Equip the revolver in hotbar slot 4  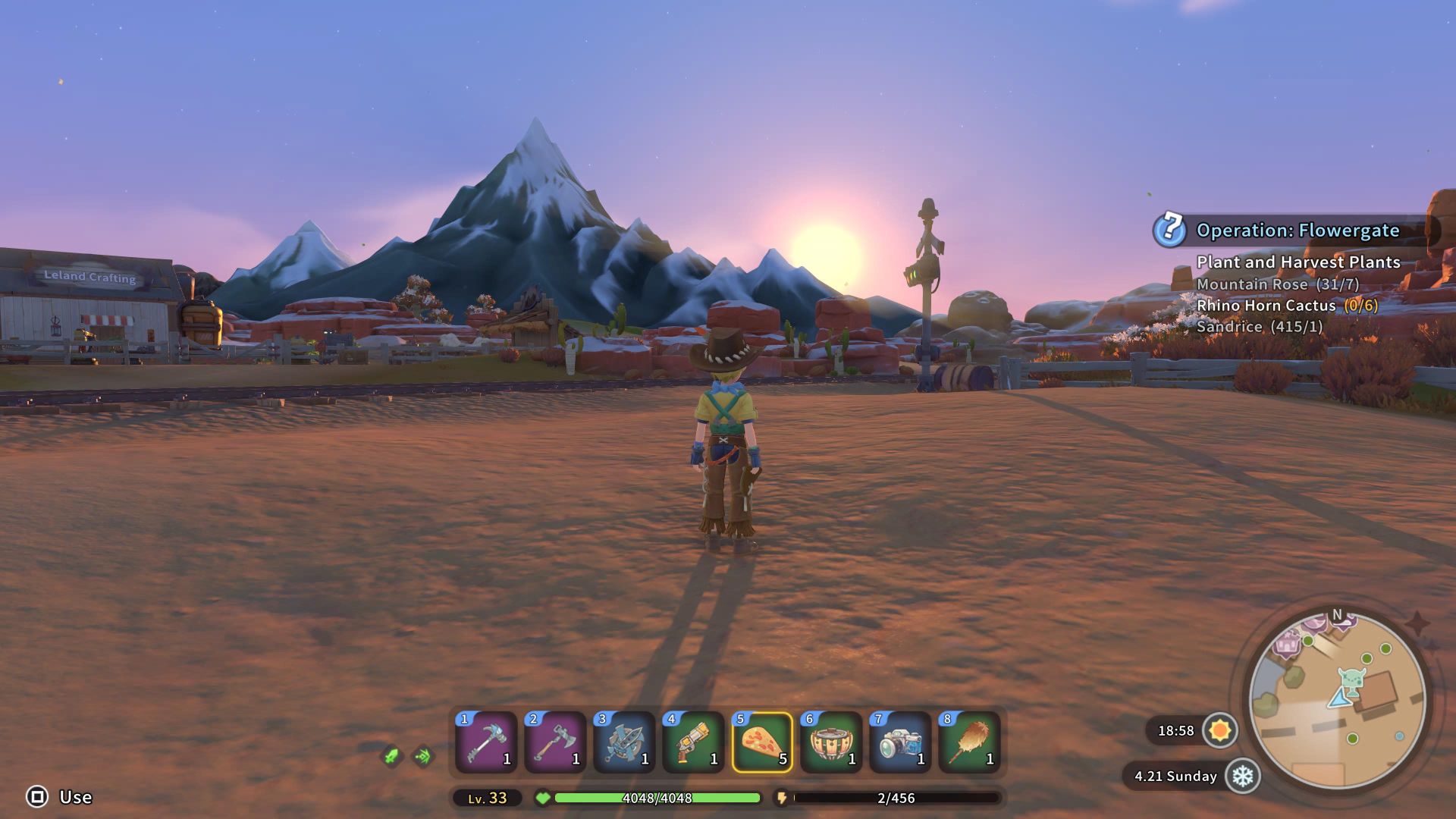pyautogui.click(x=693, y=742)
